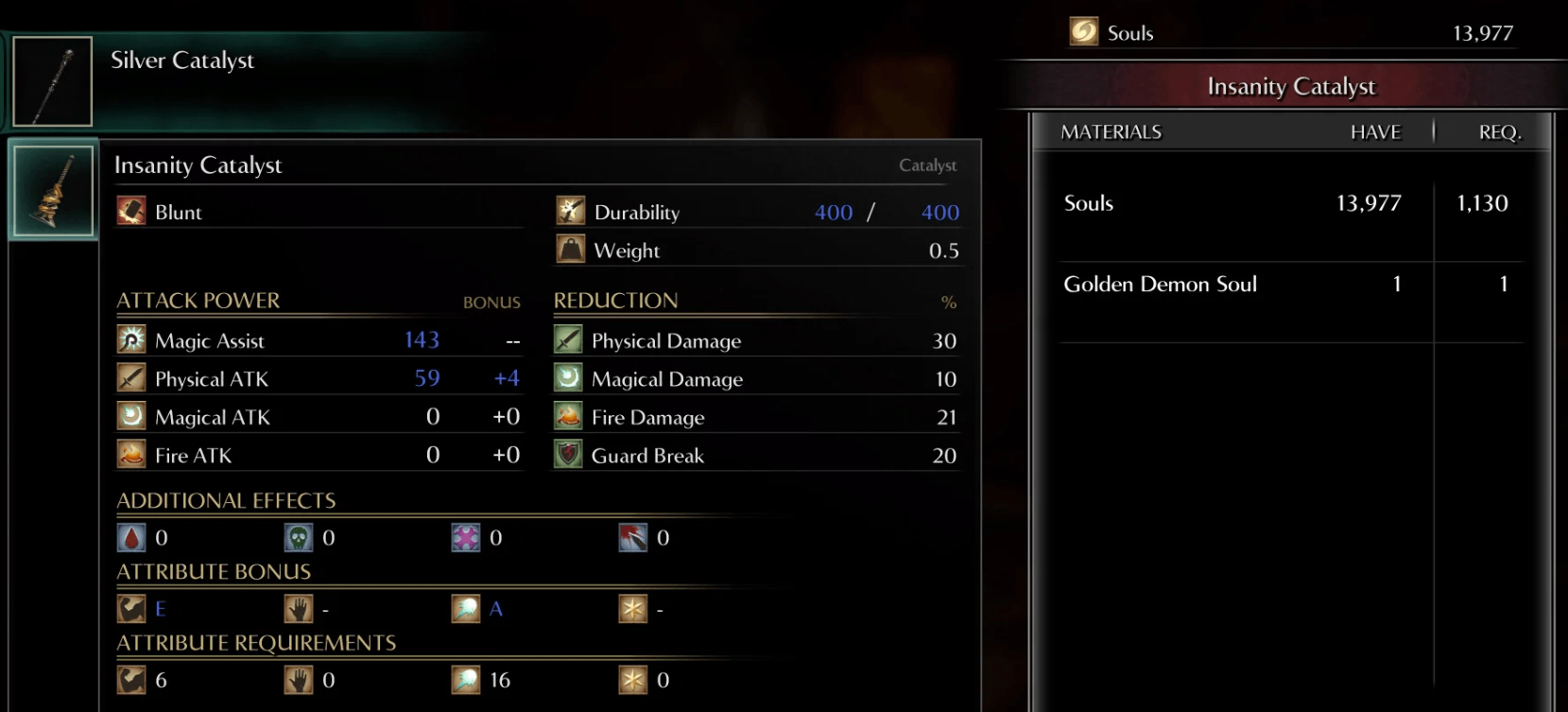Click the Magic Assist icon

(130, 339)
